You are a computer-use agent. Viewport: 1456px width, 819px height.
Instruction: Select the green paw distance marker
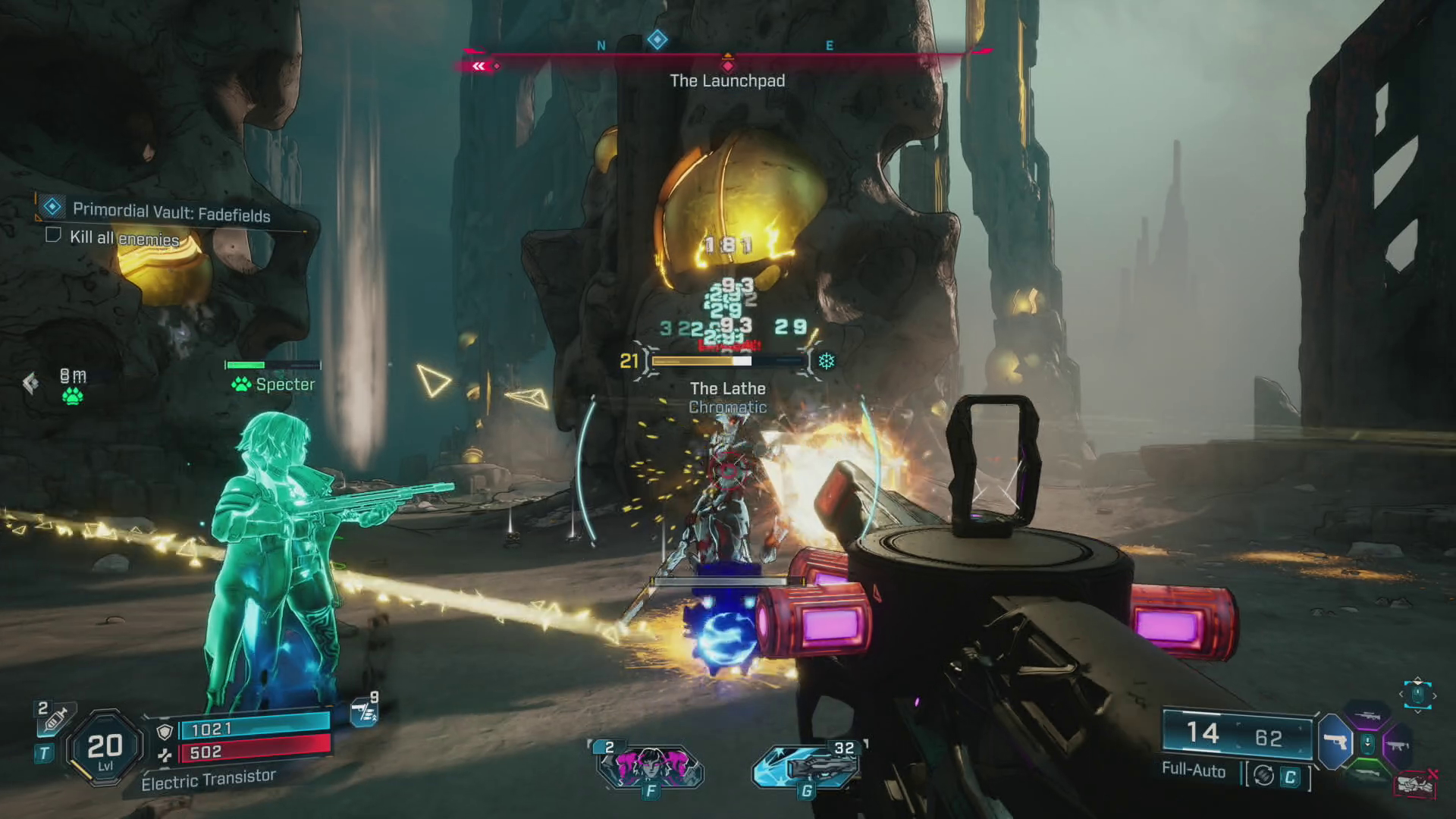pyautogui.click(x=73, y=396)
